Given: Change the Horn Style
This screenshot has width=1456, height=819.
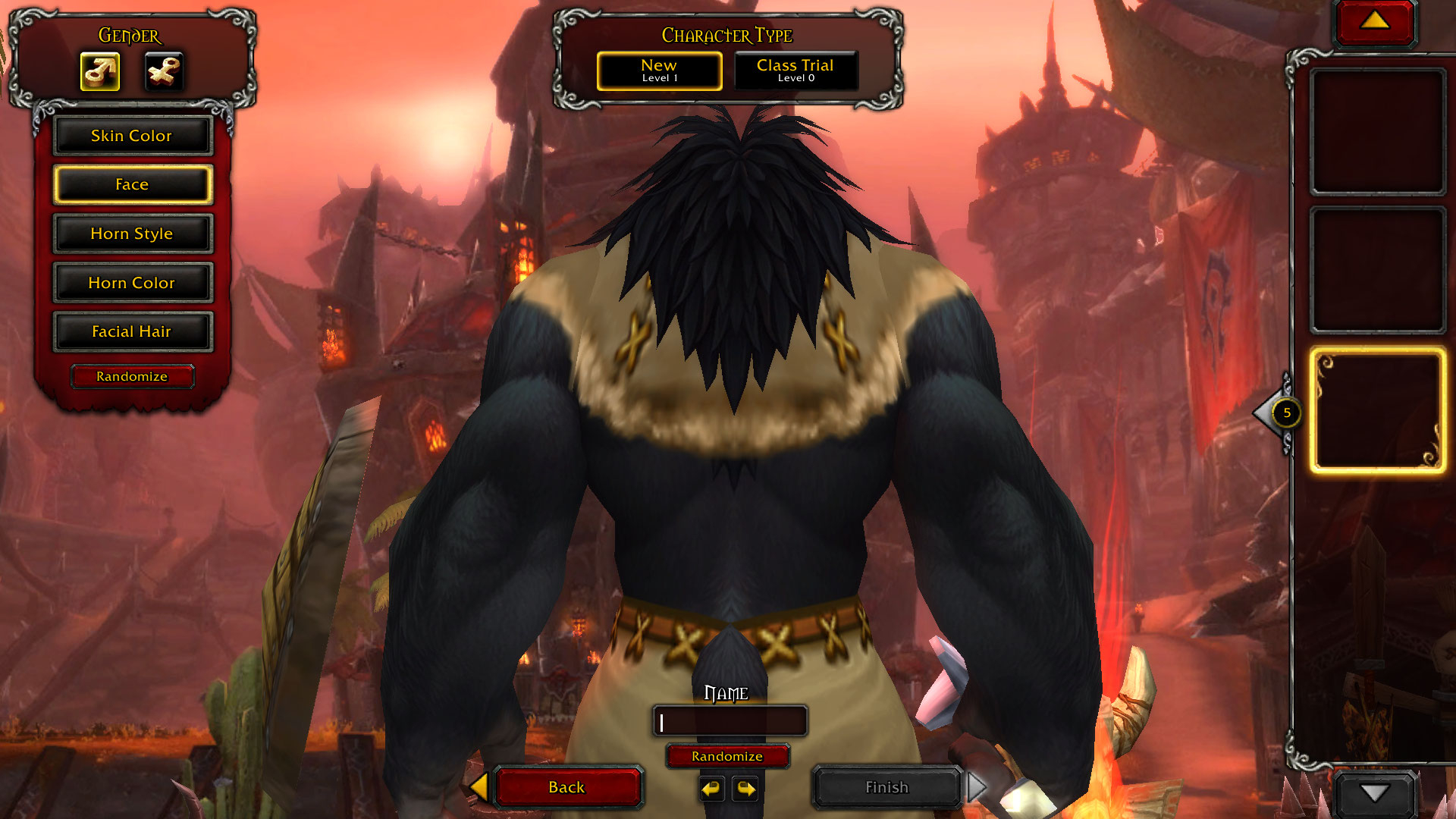Looking at the screenshot, I should point(132,234).
